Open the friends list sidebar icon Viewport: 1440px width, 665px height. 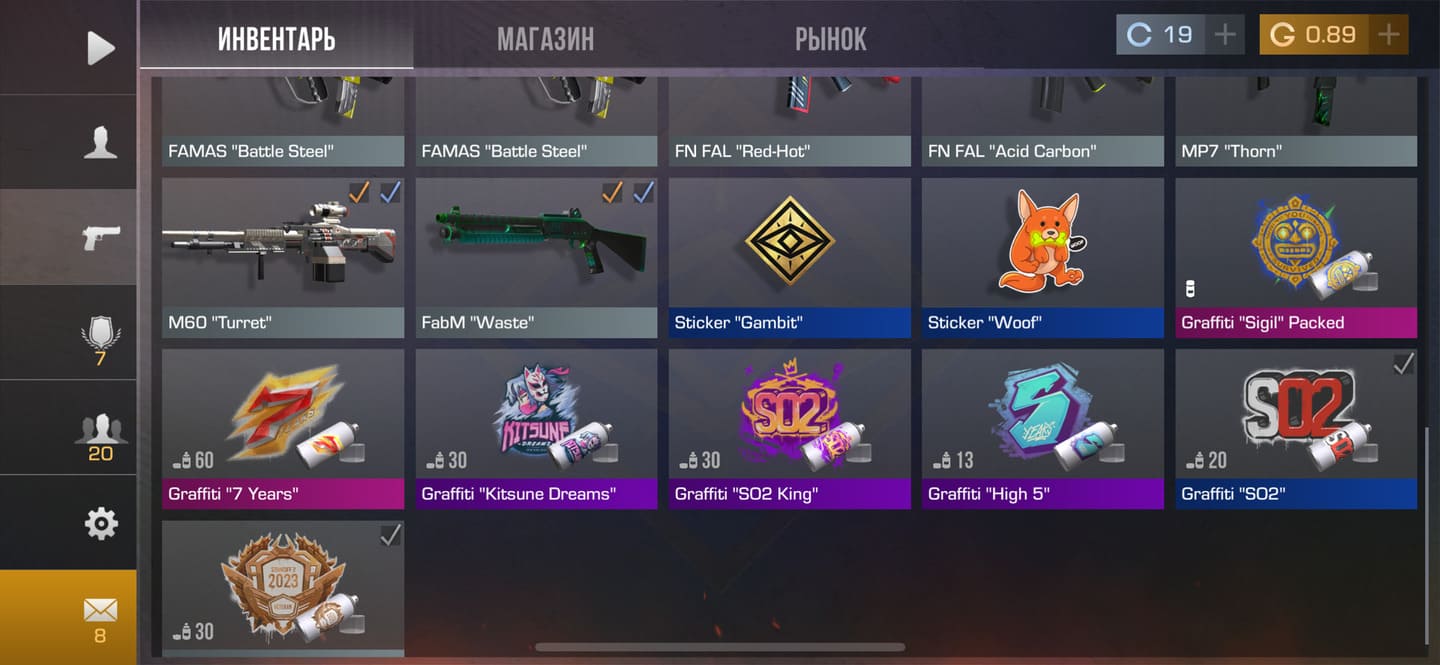point(100,433)
